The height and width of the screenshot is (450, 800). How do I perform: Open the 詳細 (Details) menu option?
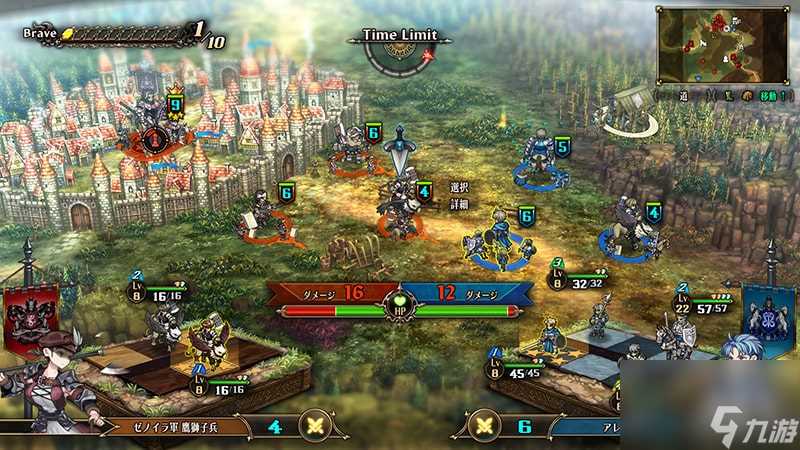460,203
